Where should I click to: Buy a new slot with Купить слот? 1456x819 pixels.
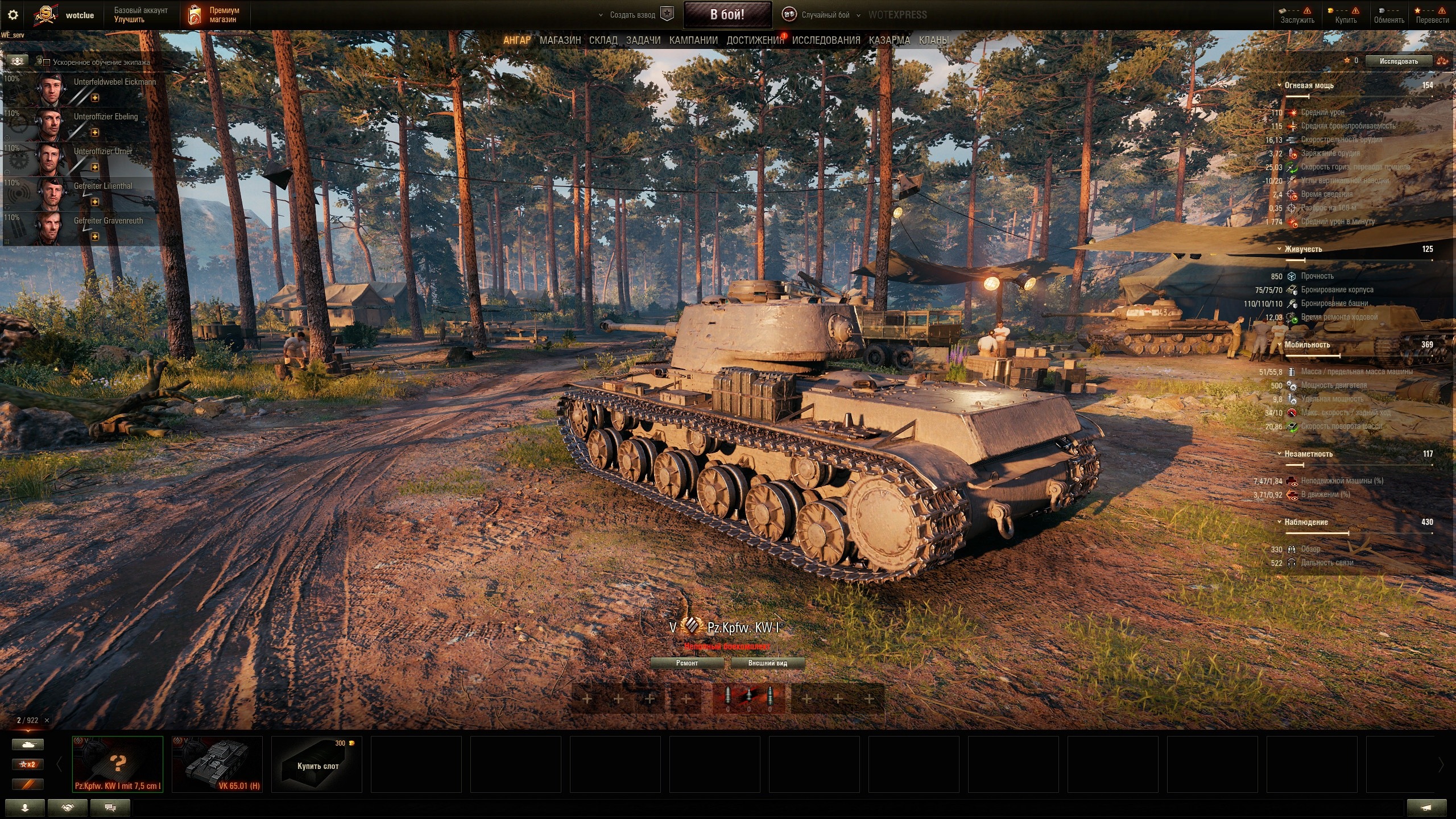[x=317, y=765]
